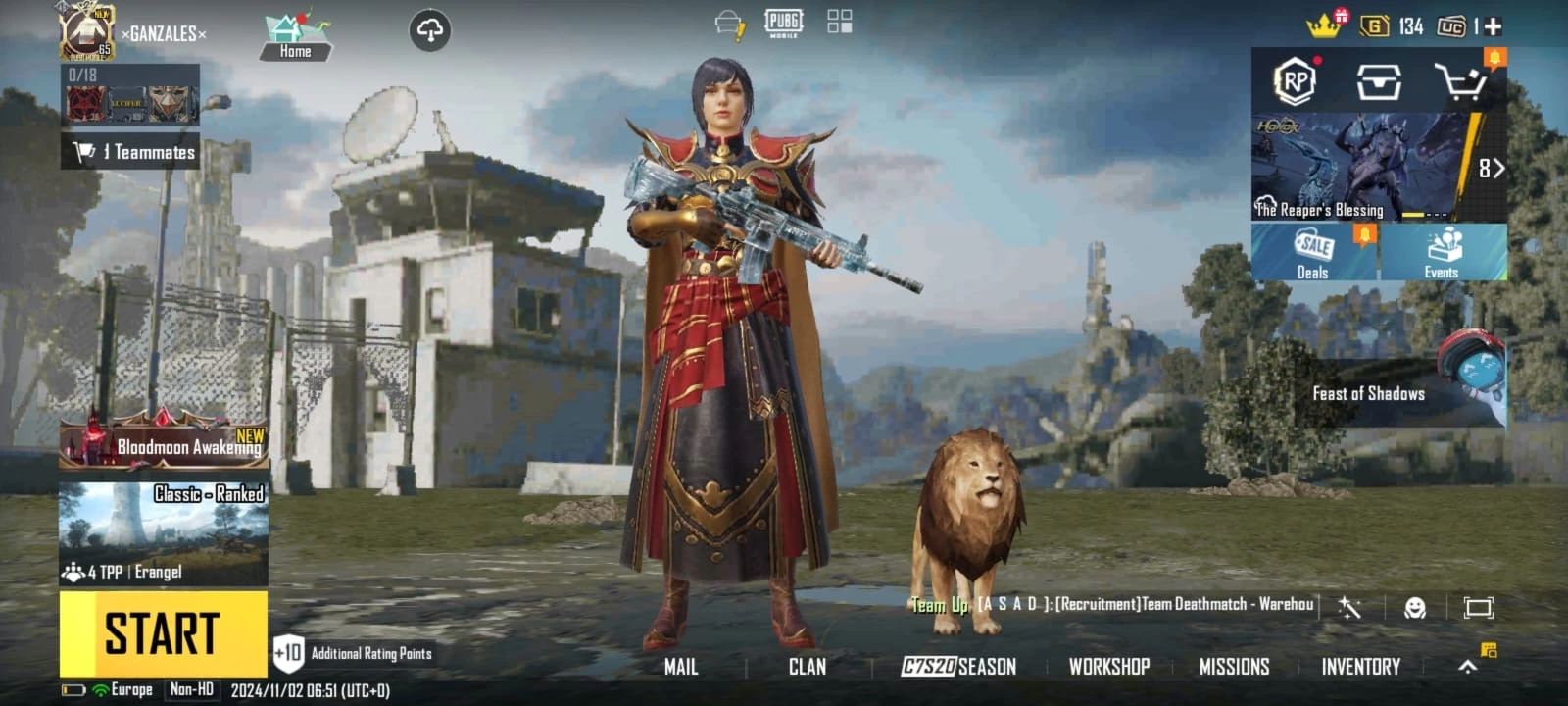
Task: Open the shopping cart shop
Action: [x=1460, y=82]
